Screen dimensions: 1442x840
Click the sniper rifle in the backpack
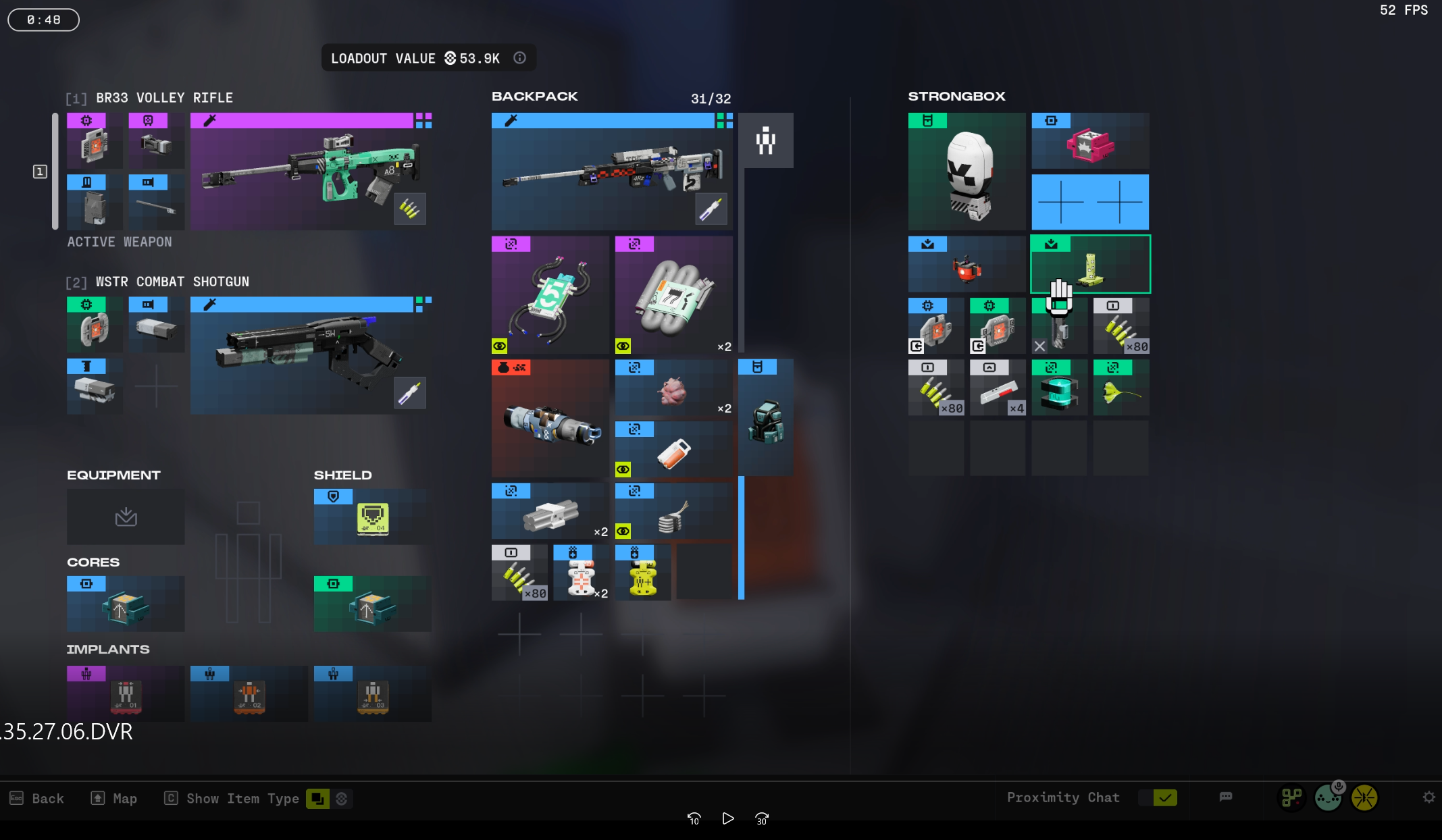611,172
